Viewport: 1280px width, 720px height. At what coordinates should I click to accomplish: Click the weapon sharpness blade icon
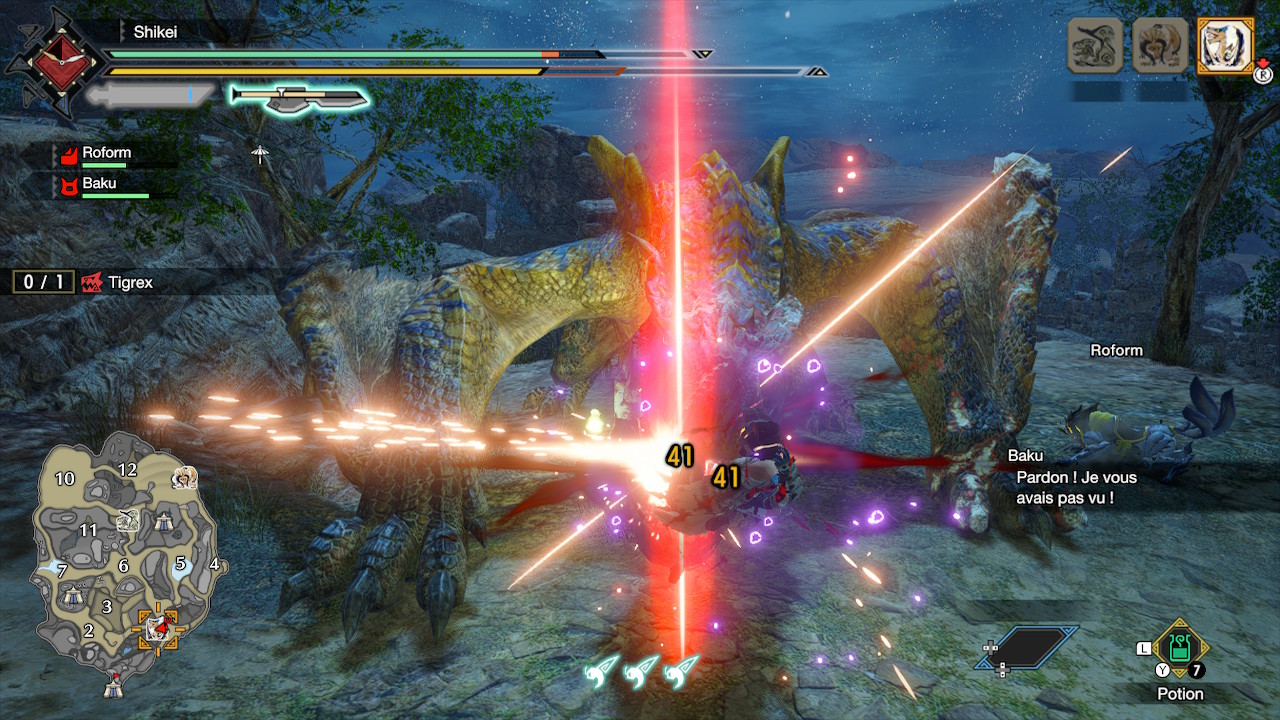coord(300,97)
